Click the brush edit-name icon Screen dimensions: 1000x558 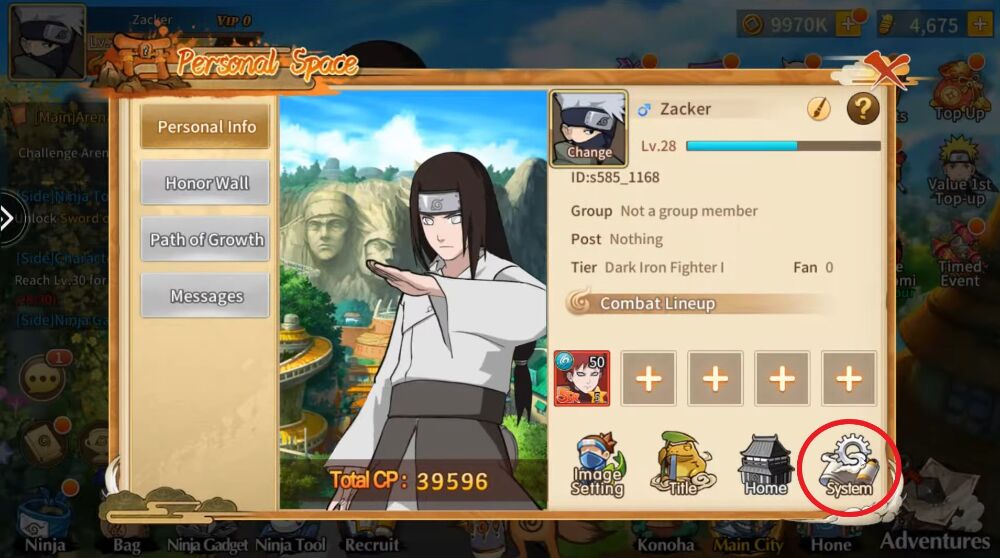coord(819,110)
